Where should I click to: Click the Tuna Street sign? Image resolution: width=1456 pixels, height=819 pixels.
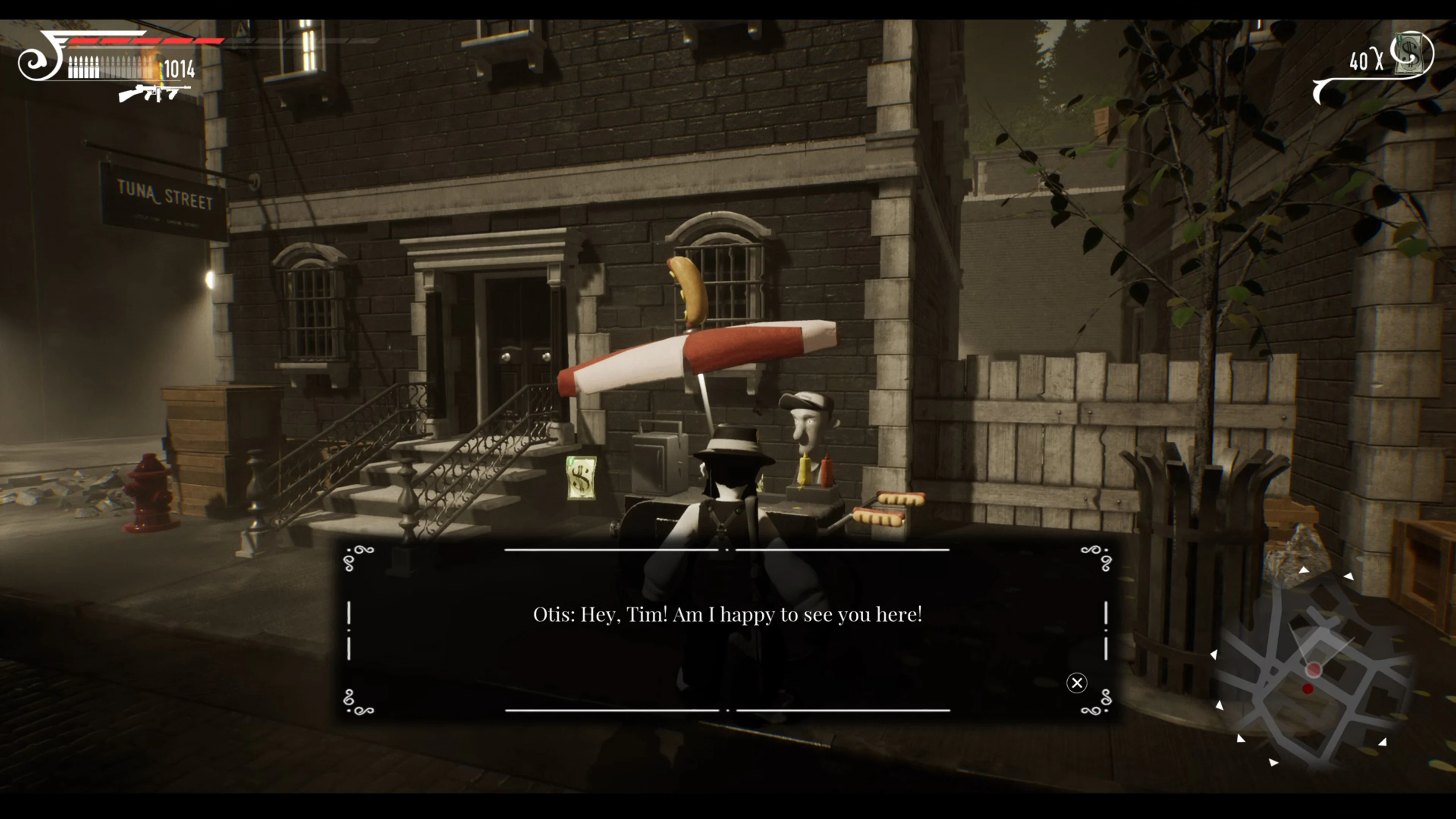click(165, 195)
